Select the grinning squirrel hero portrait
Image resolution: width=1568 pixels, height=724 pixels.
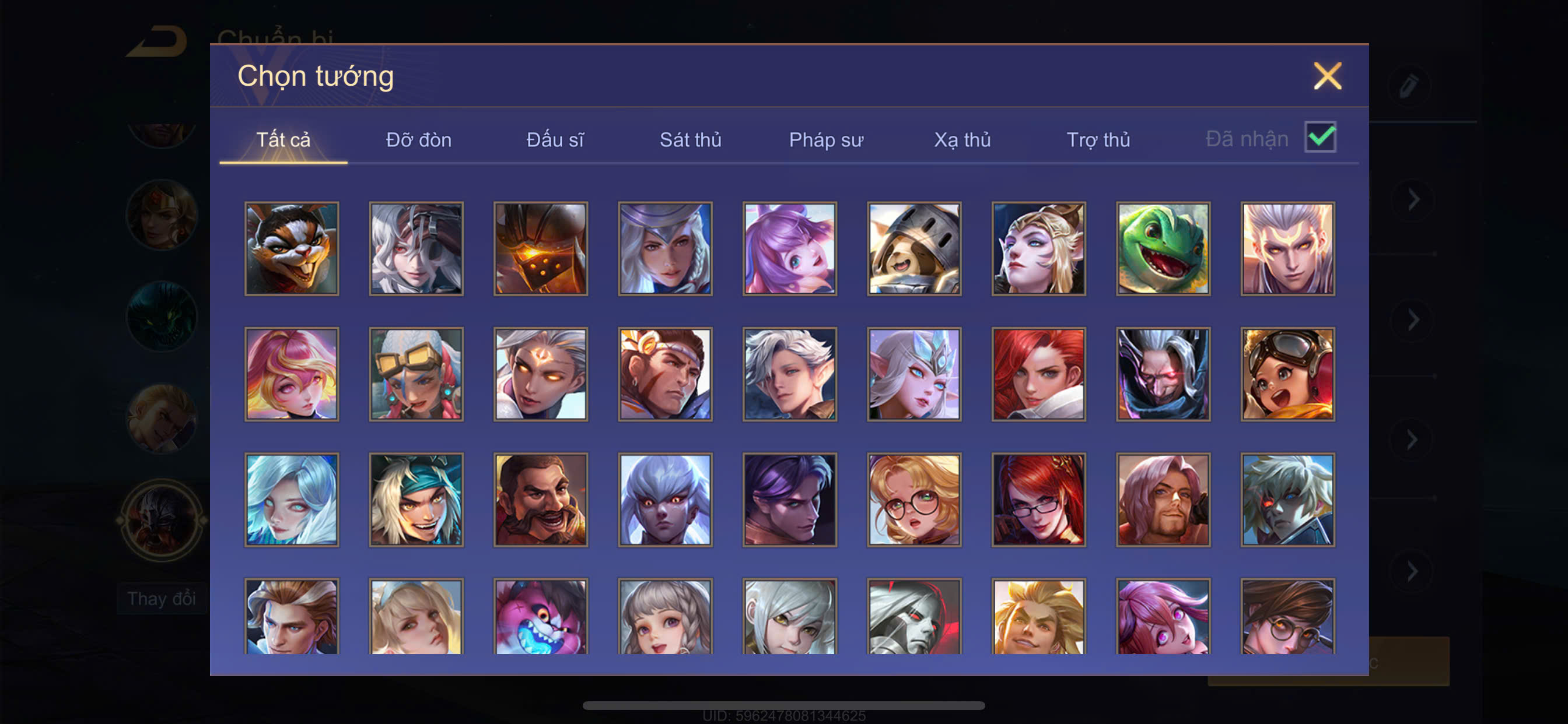[x=292, y=249]
